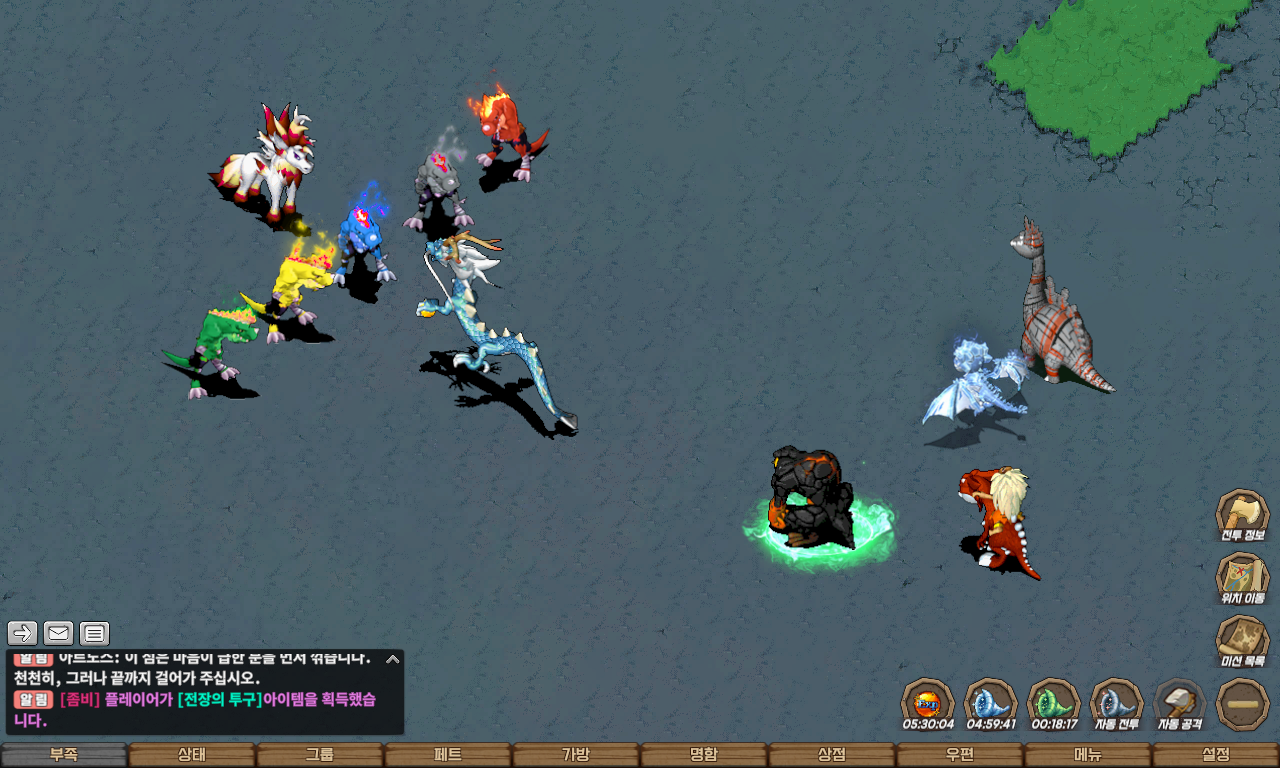The width and height of the screenshot is (1280, 768).
Task: Open the 부족 tribe tab
Action: tap(64, 755)
